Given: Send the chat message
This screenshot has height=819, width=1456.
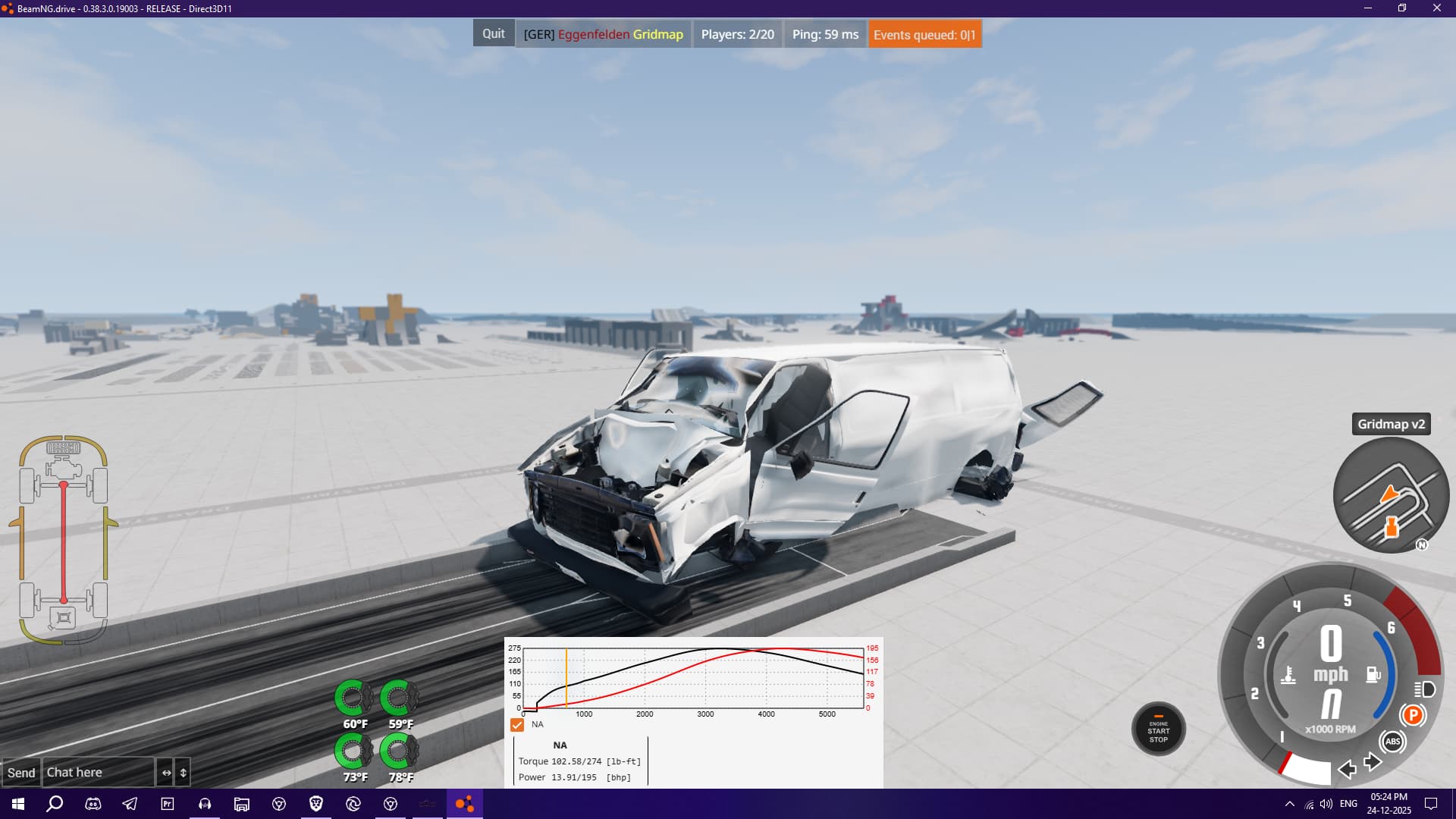Looking at the screenshot, I should point(21,773).
